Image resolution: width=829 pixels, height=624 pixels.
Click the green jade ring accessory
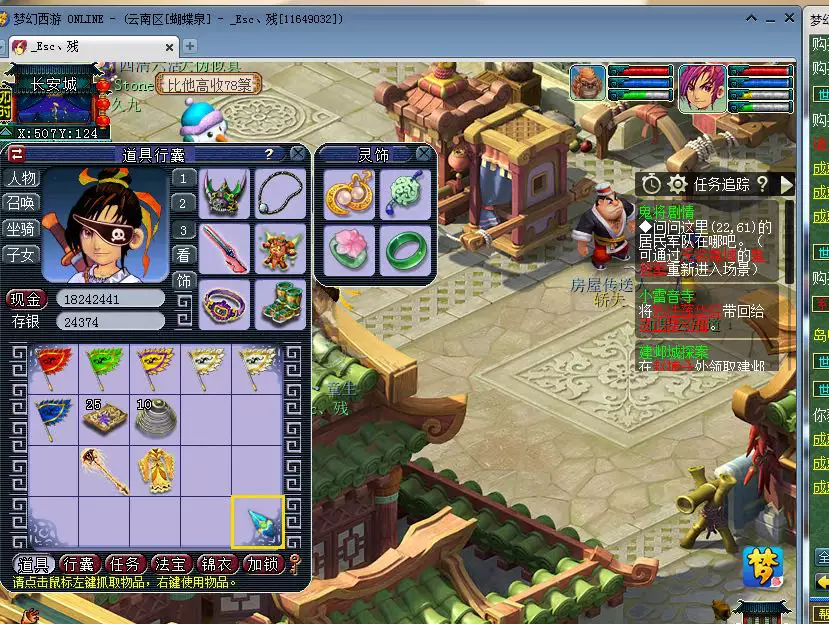[405, 250]
